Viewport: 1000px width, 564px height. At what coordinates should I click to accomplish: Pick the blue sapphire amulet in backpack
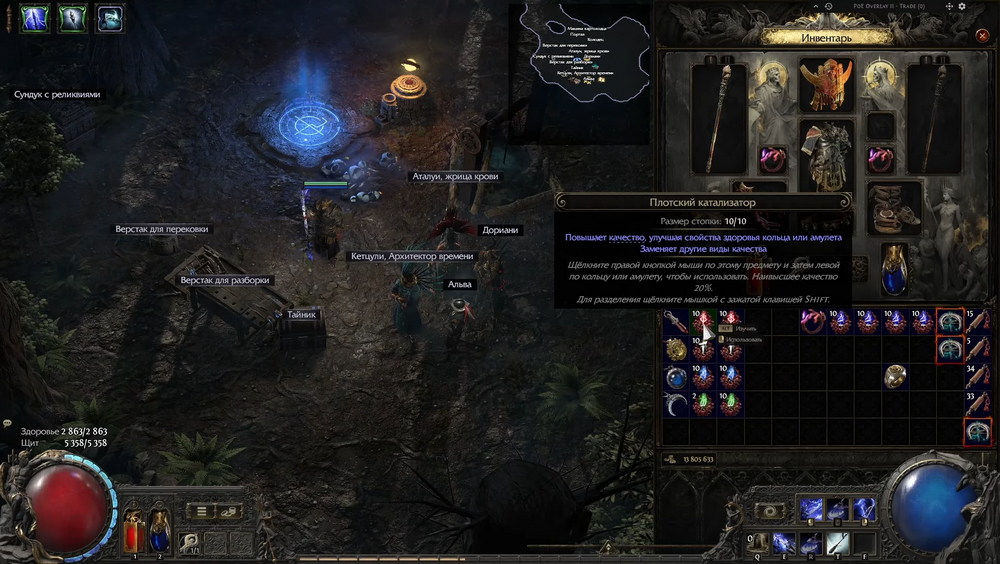(x=677, y=377)
